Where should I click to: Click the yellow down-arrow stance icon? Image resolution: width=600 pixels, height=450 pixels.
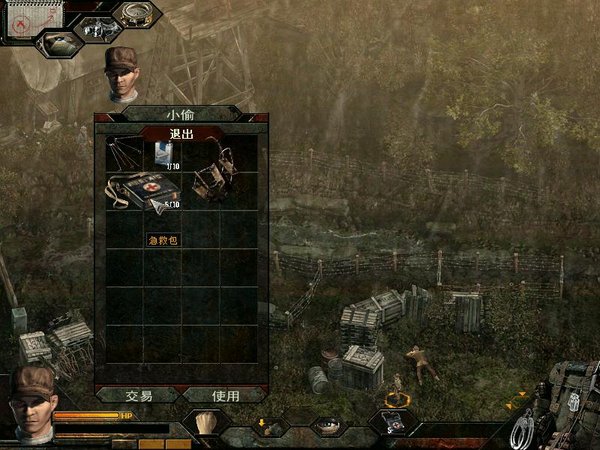[268, 425]
